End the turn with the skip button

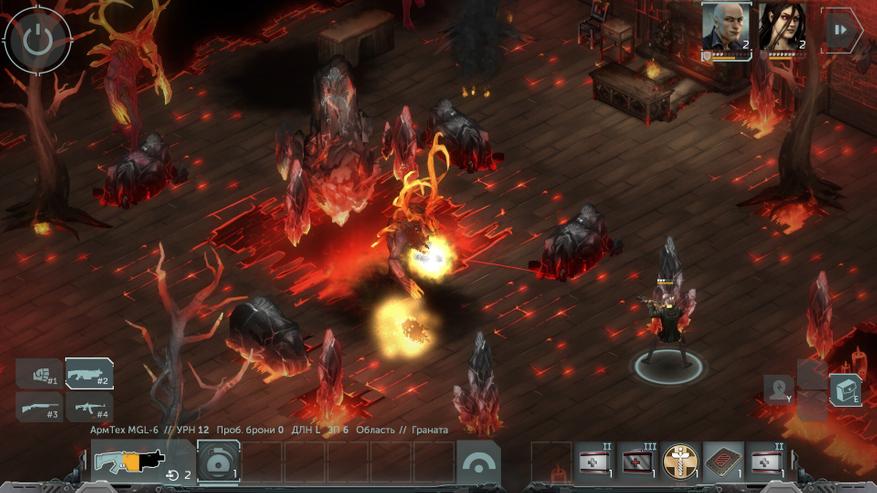[841, 30]
